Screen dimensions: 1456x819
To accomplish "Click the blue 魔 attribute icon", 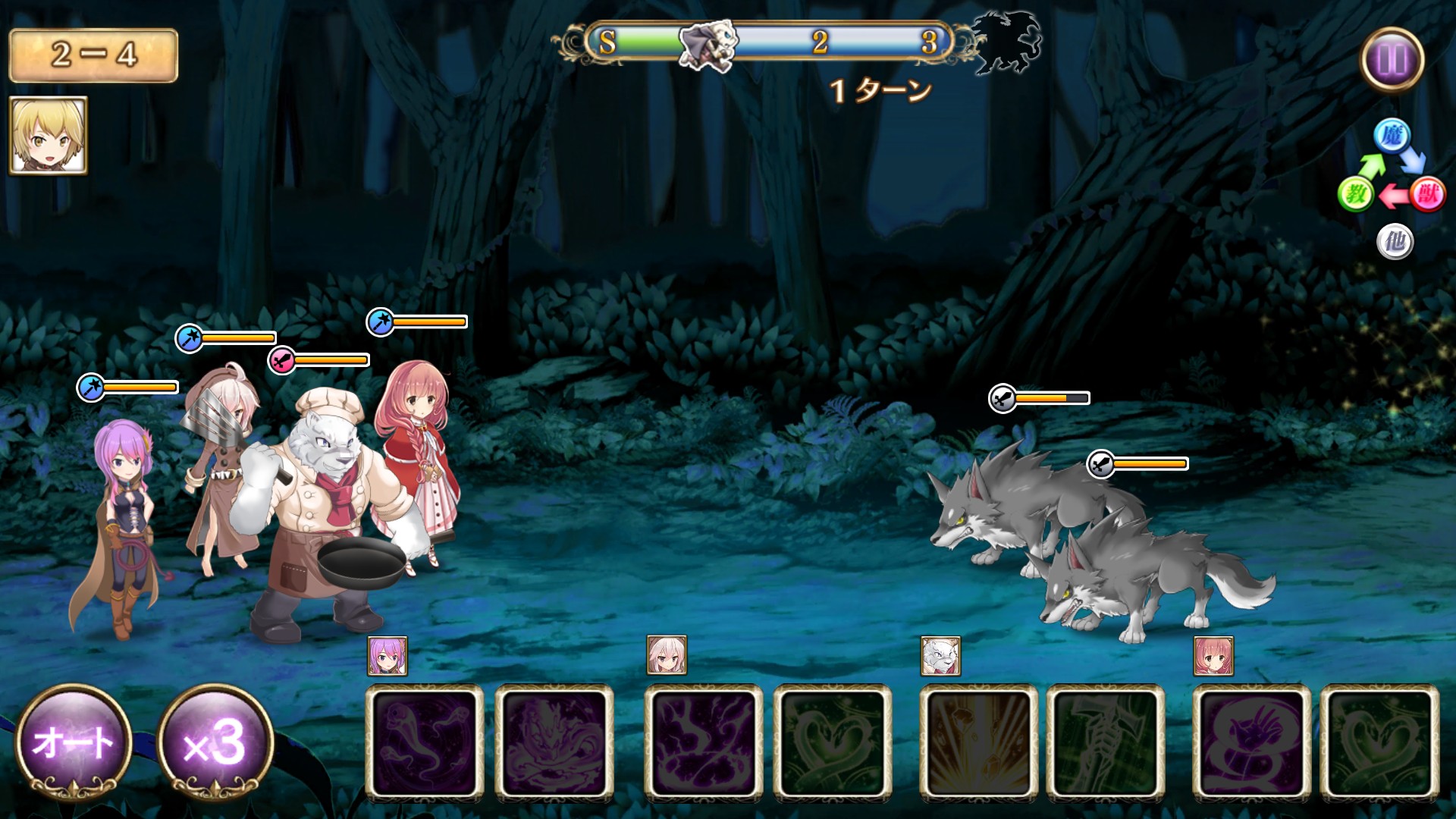I will click(x=1392, y=136).
